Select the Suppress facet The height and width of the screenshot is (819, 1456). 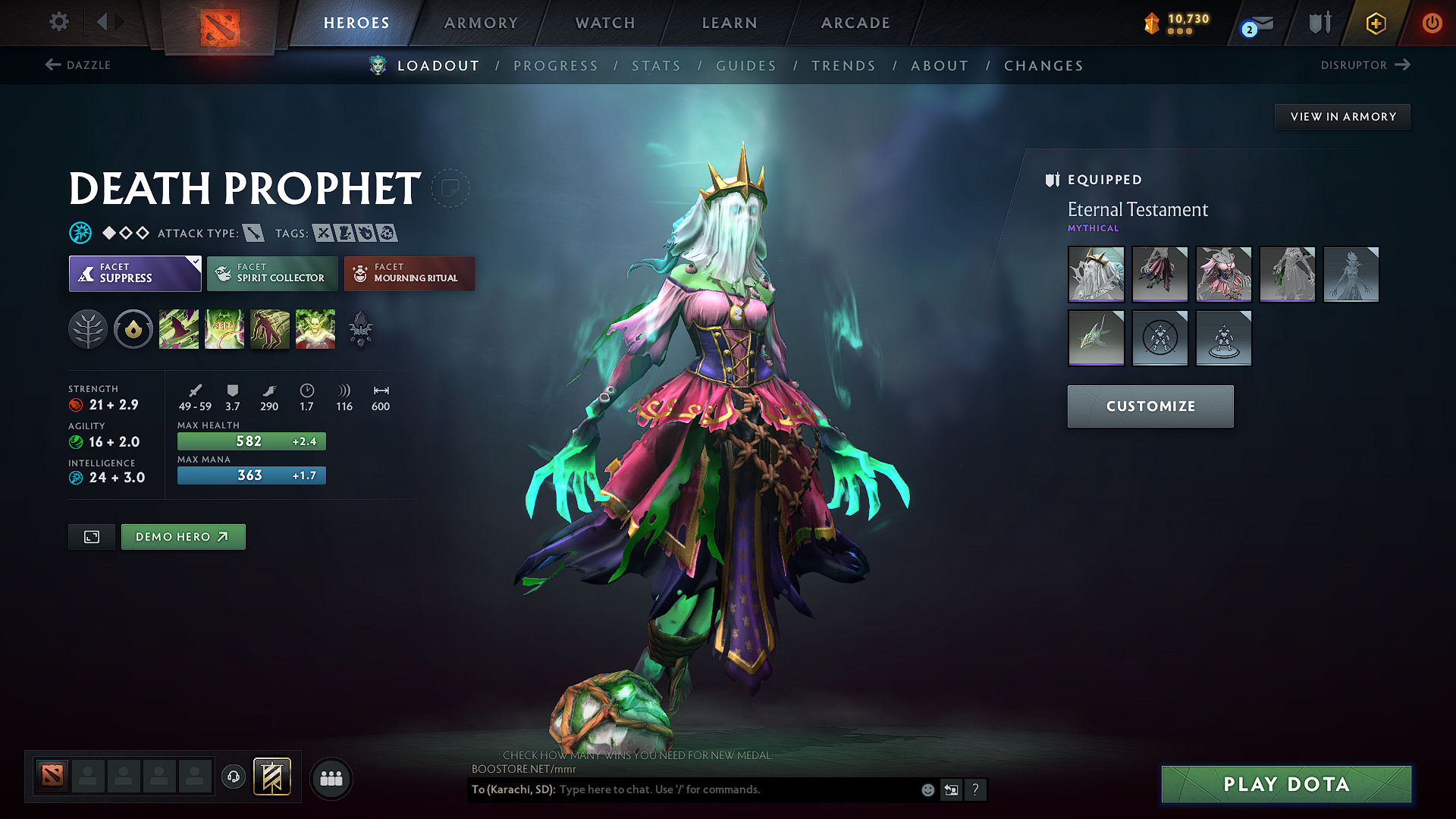click(135, 274)
